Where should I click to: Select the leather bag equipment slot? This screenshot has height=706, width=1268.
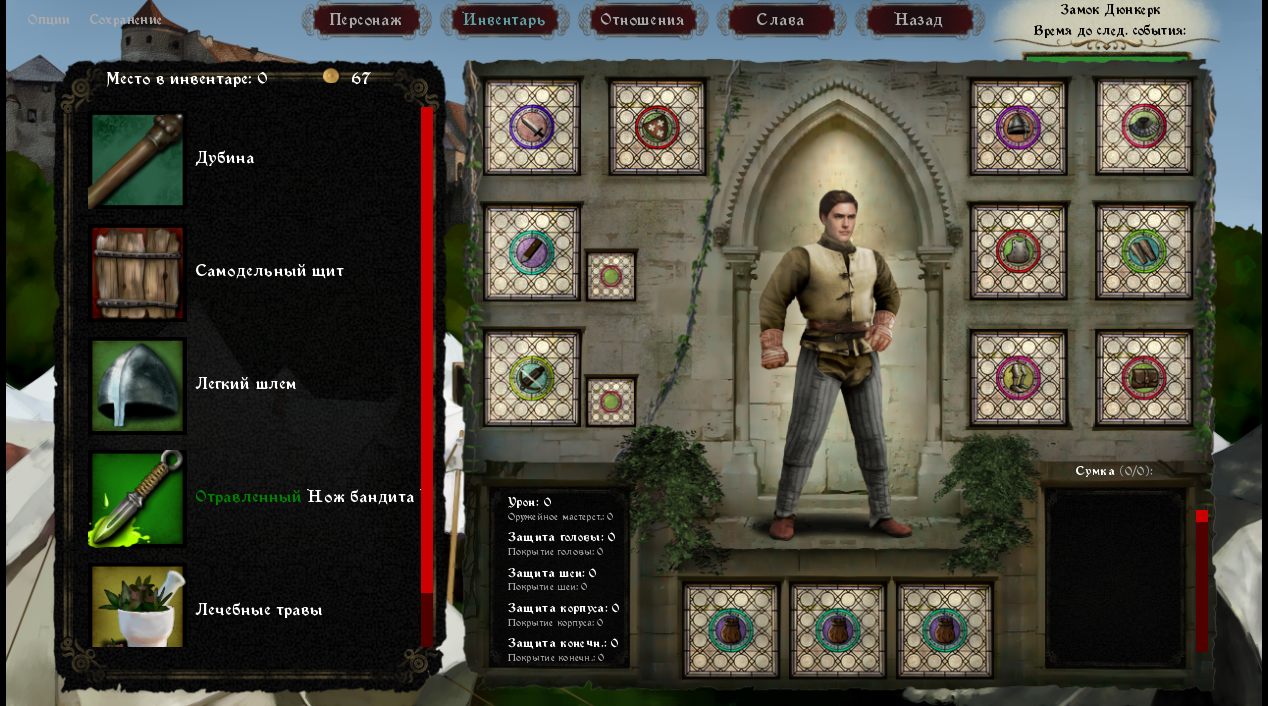point(1144,378)
